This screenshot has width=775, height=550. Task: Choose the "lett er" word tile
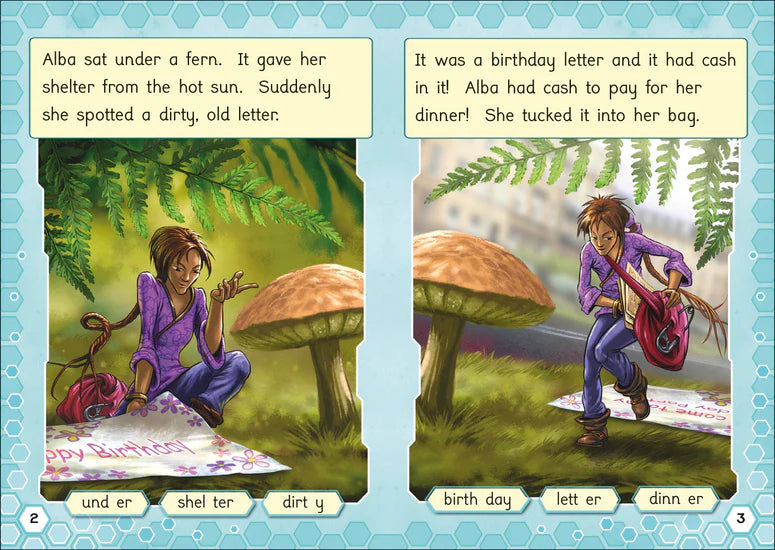pos(580,499)
